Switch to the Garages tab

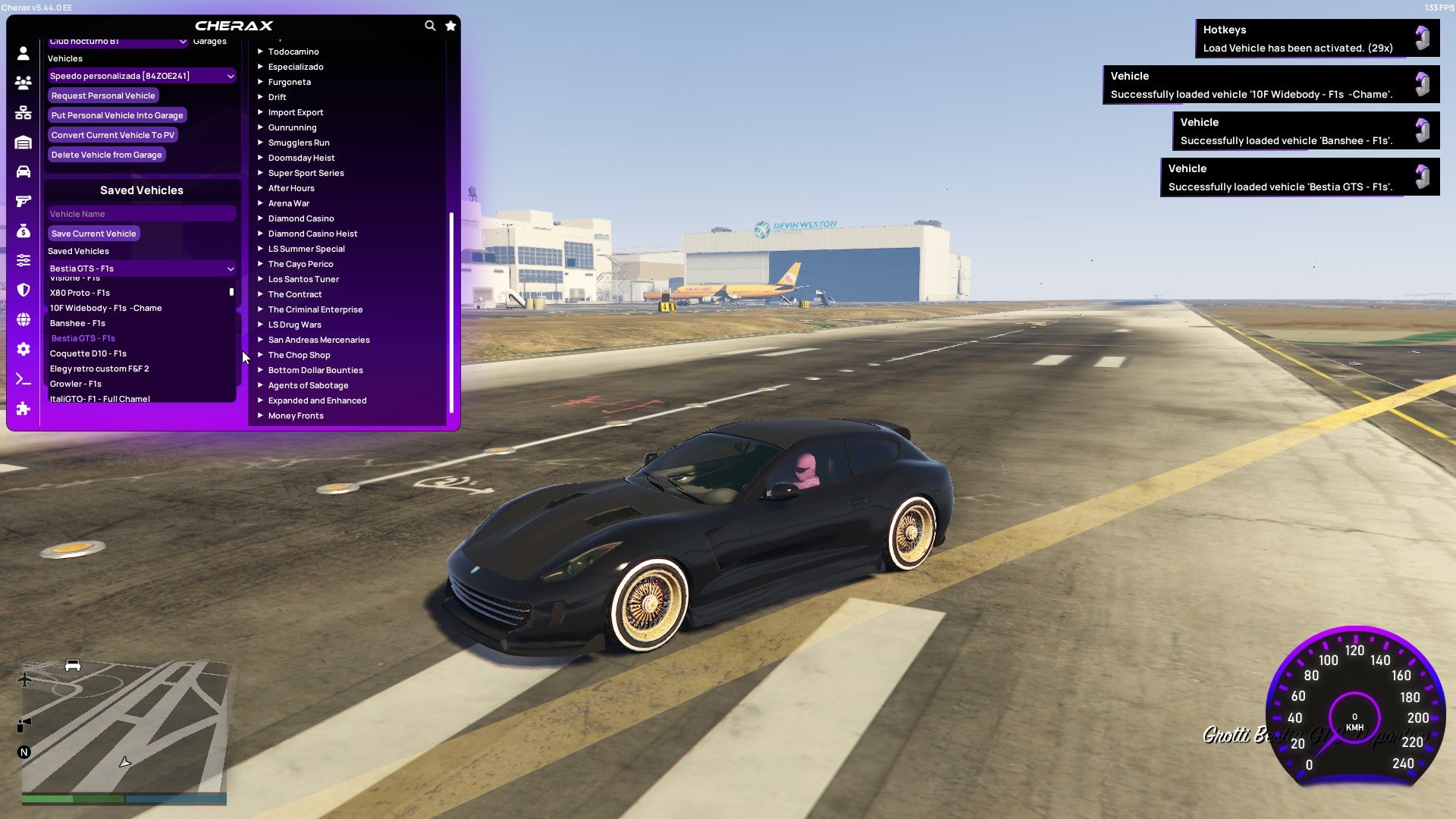210,41
